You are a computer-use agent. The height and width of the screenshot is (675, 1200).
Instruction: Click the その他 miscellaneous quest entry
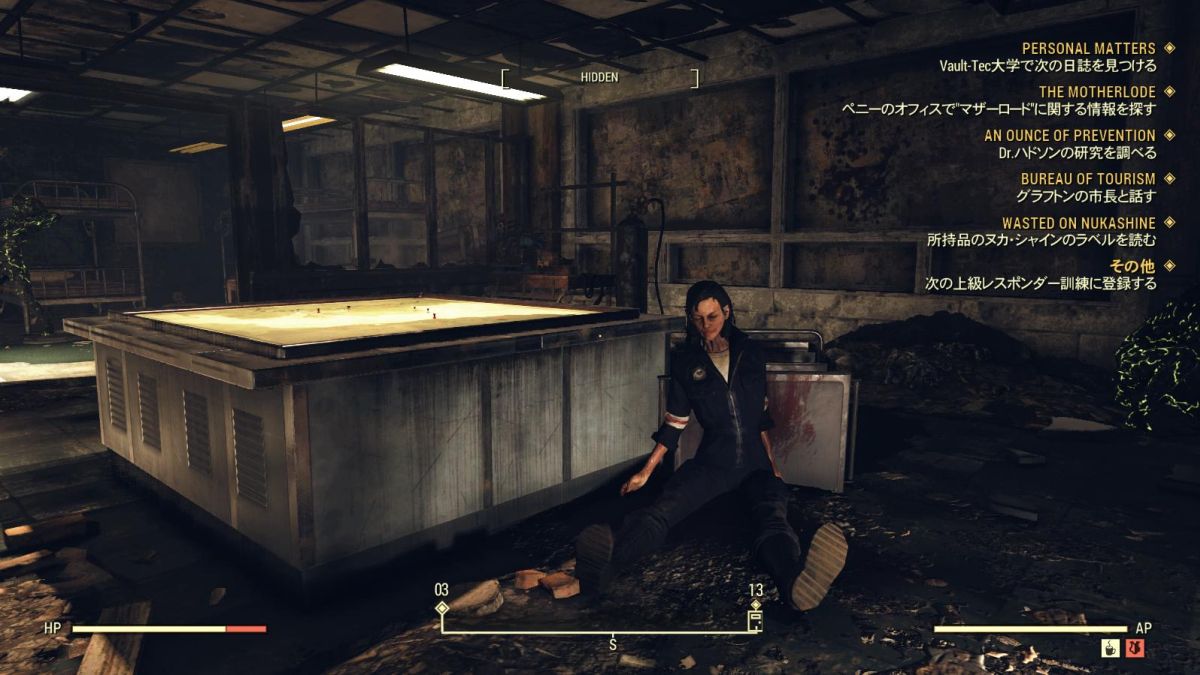[1132, 266]
